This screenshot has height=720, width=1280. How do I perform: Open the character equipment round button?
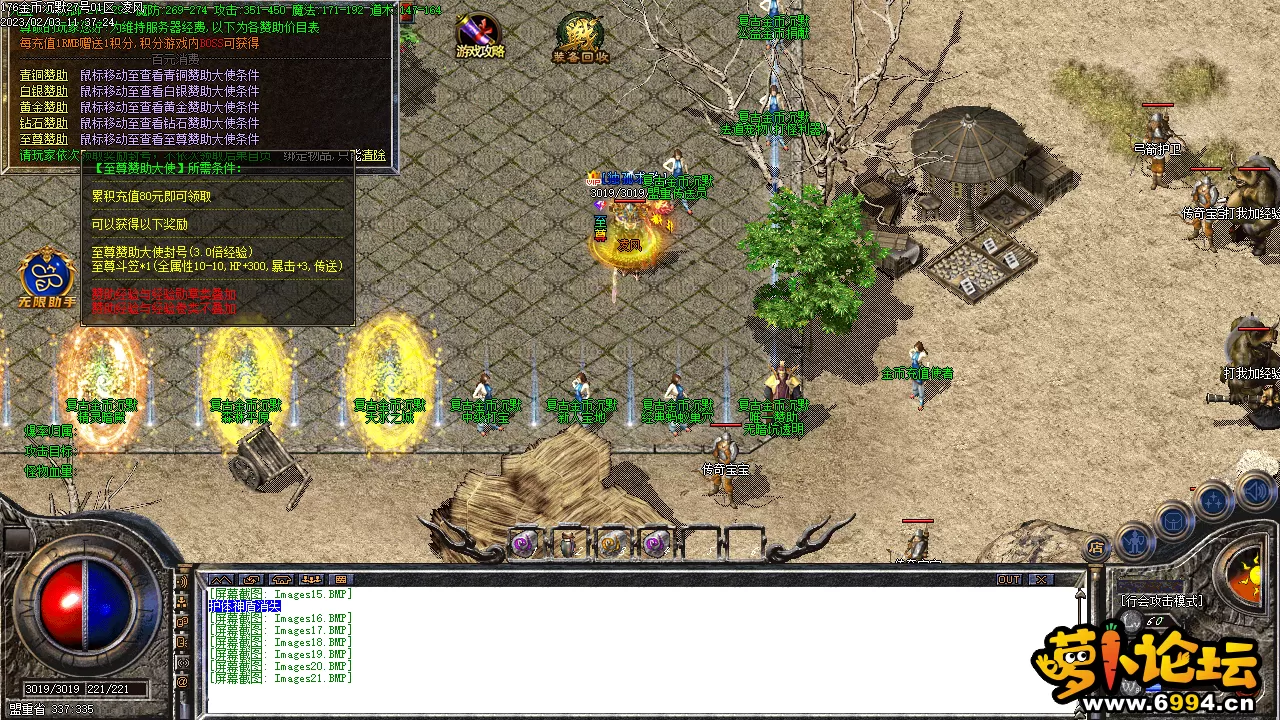1134,541
